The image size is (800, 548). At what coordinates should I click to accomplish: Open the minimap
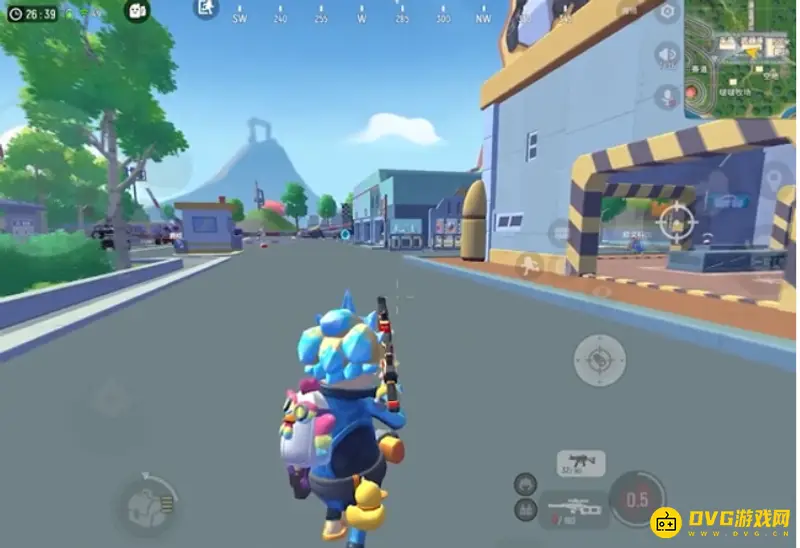tap(741, 58)
